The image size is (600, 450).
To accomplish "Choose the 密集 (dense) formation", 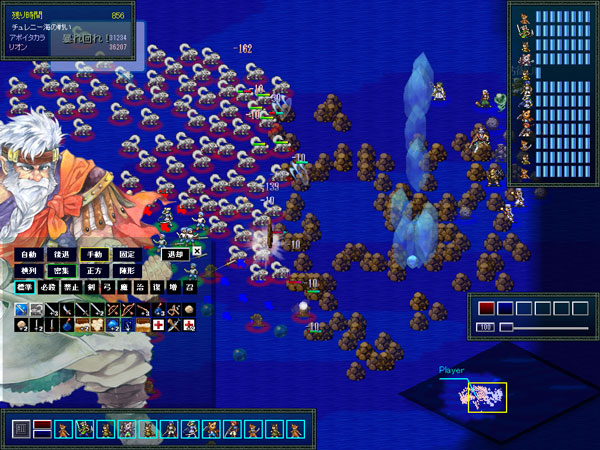I will pyautogui.click(x=62, y=271).
